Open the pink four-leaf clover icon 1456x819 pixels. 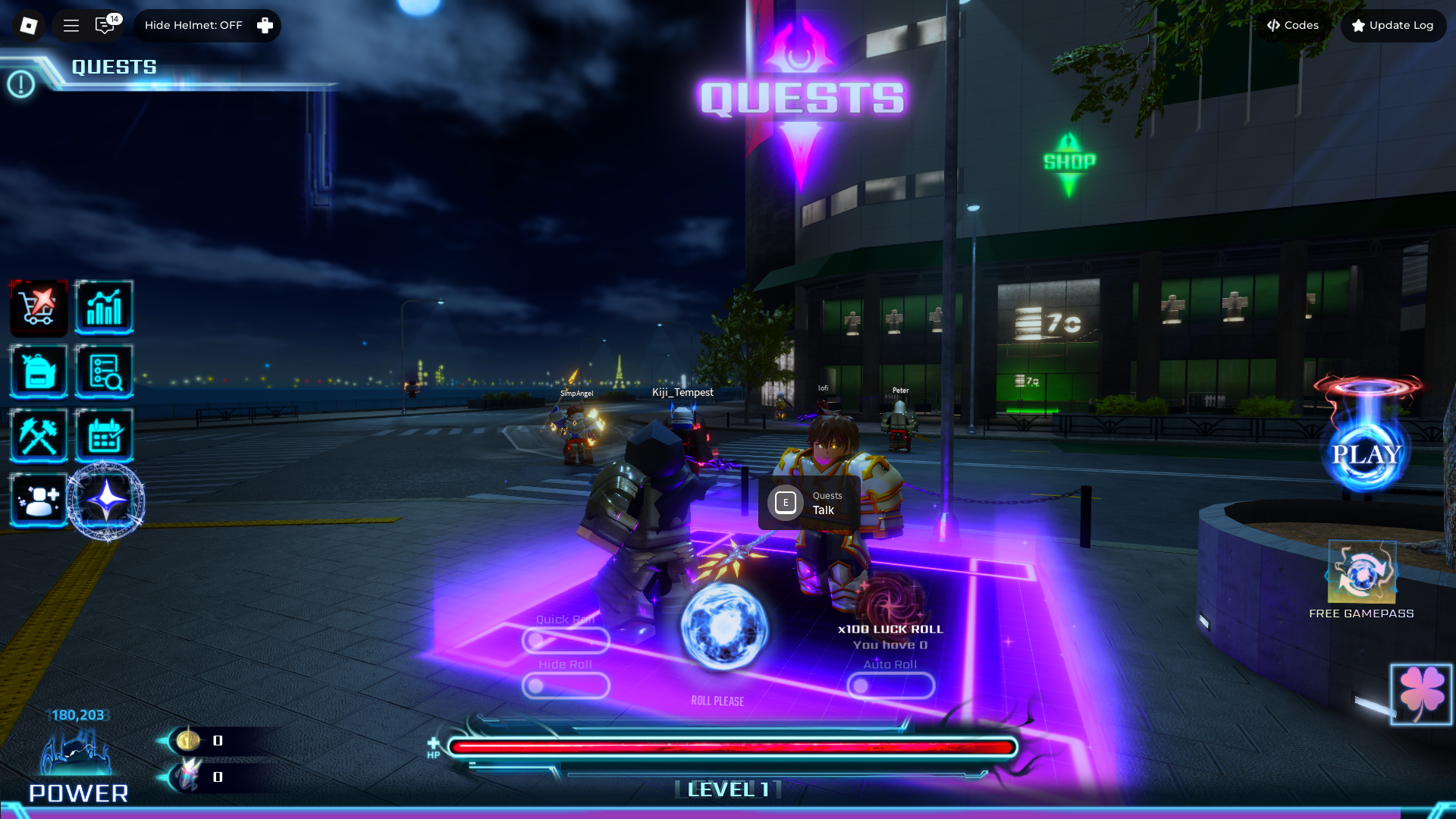(1421, 694)
